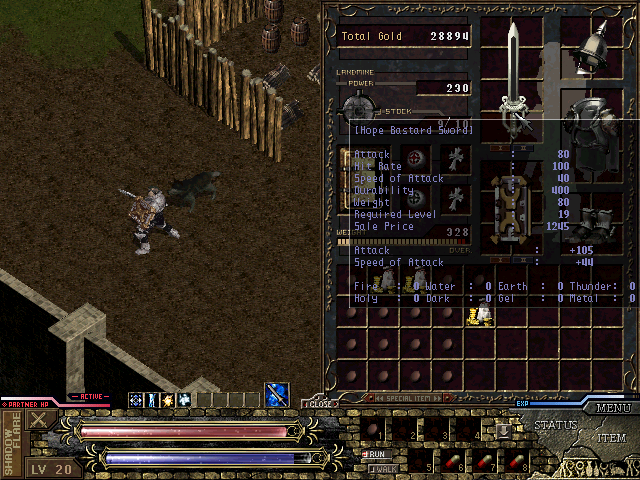Click the crossed swords attack icon

pos(41,421)
